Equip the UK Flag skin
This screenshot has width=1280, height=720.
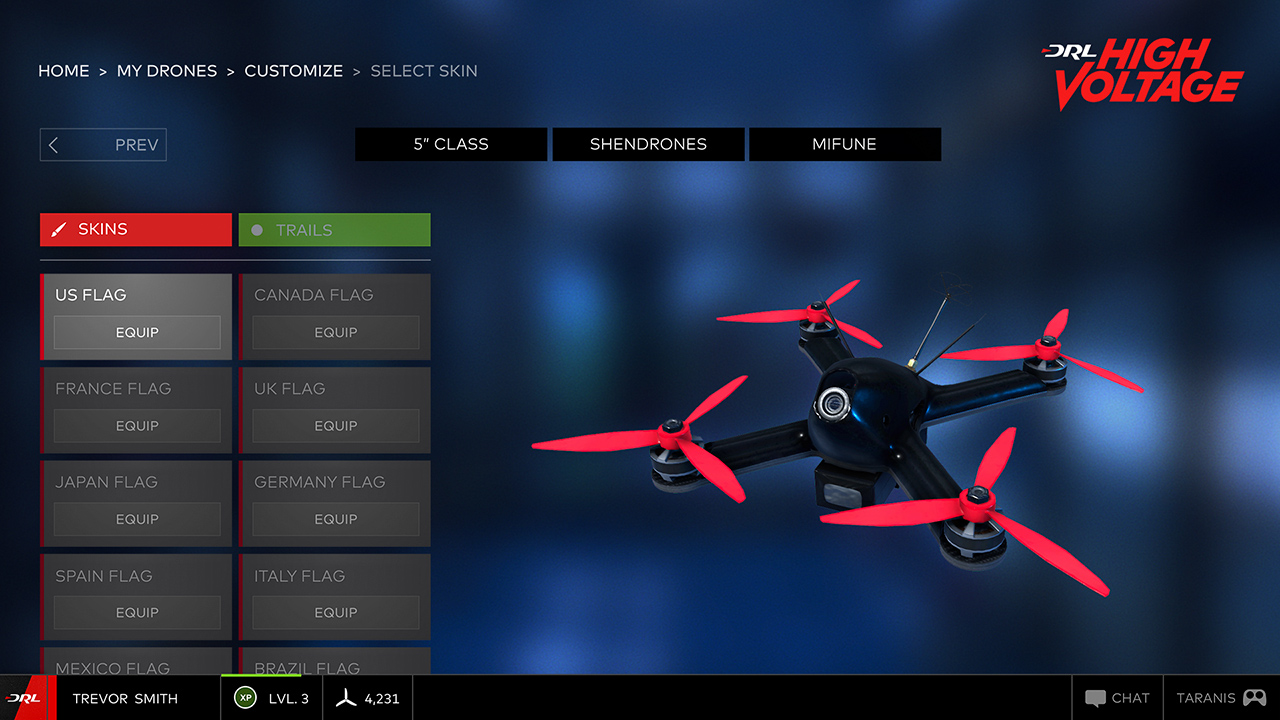(x=335, y=426)
